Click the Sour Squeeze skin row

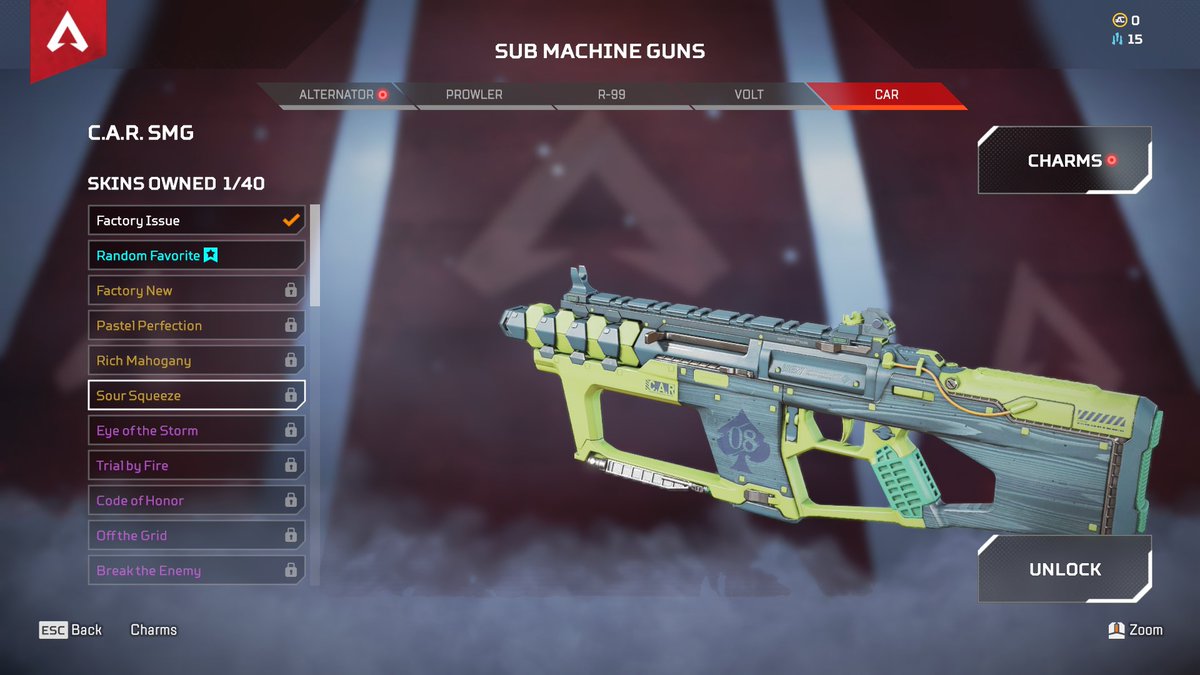[x=196, y=396]
